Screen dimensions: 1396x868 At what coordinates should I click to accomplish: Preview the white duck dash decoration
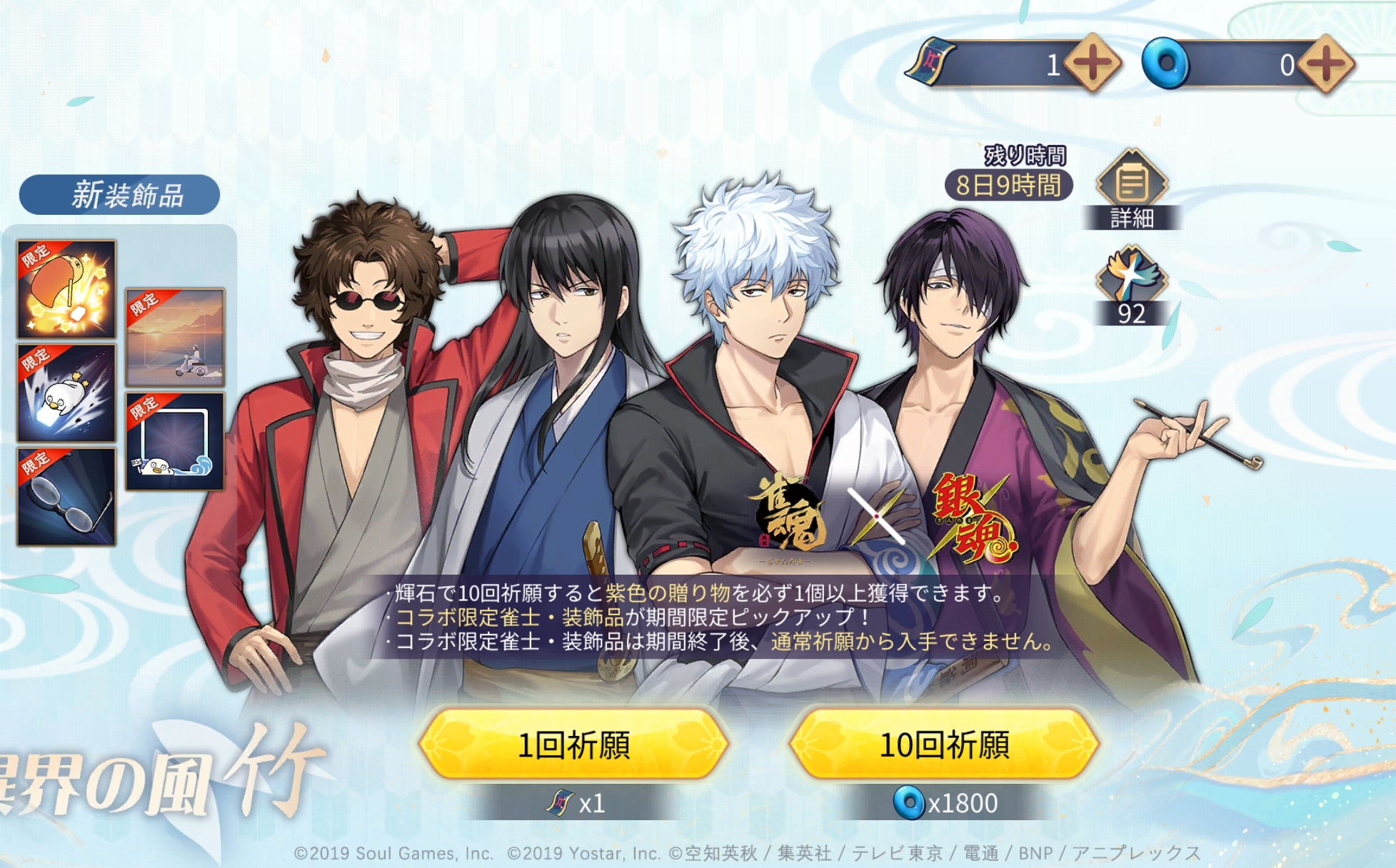(x=66, y=393)
